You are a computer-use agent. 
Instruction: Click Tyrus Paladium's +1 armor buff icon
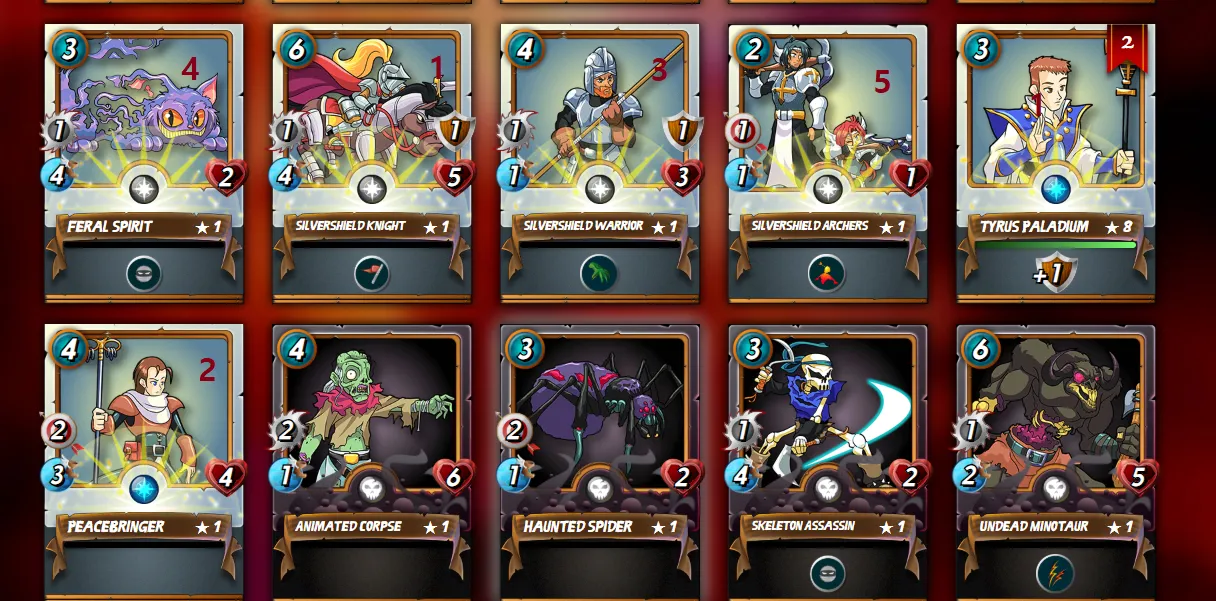click(1055, 272)
